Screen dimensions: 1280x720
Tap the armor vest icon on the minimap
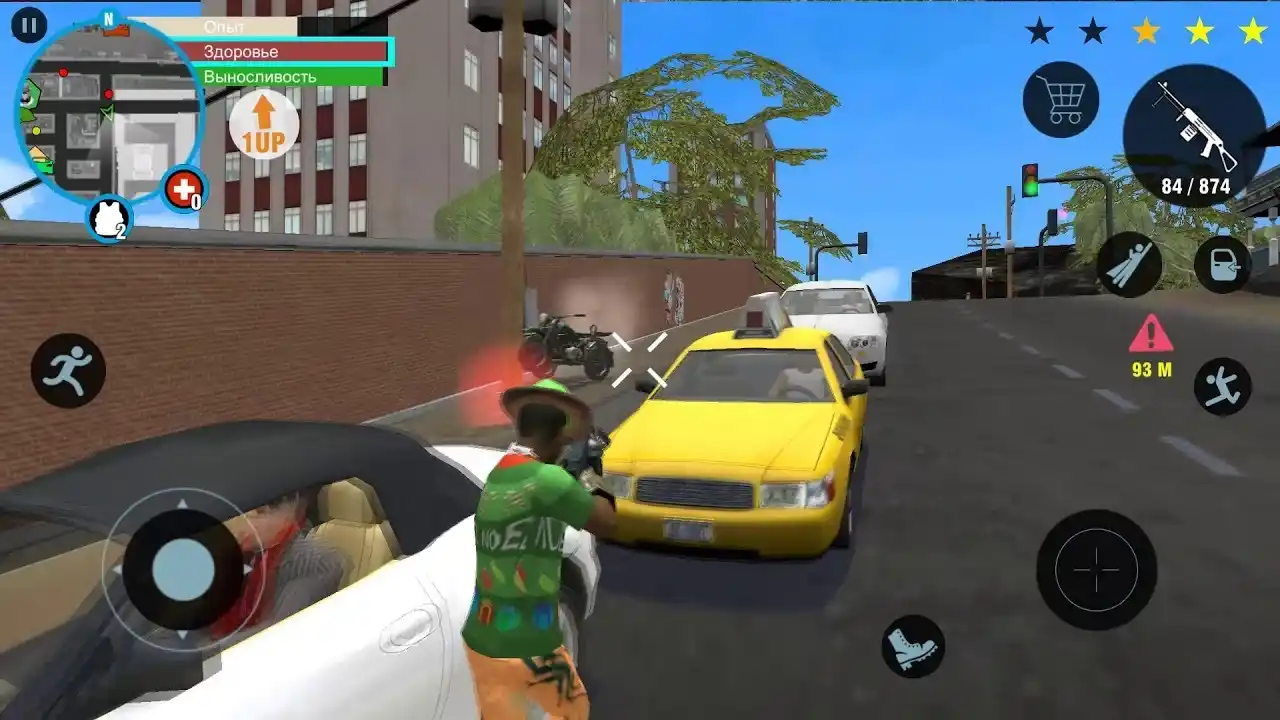point(107,217)
